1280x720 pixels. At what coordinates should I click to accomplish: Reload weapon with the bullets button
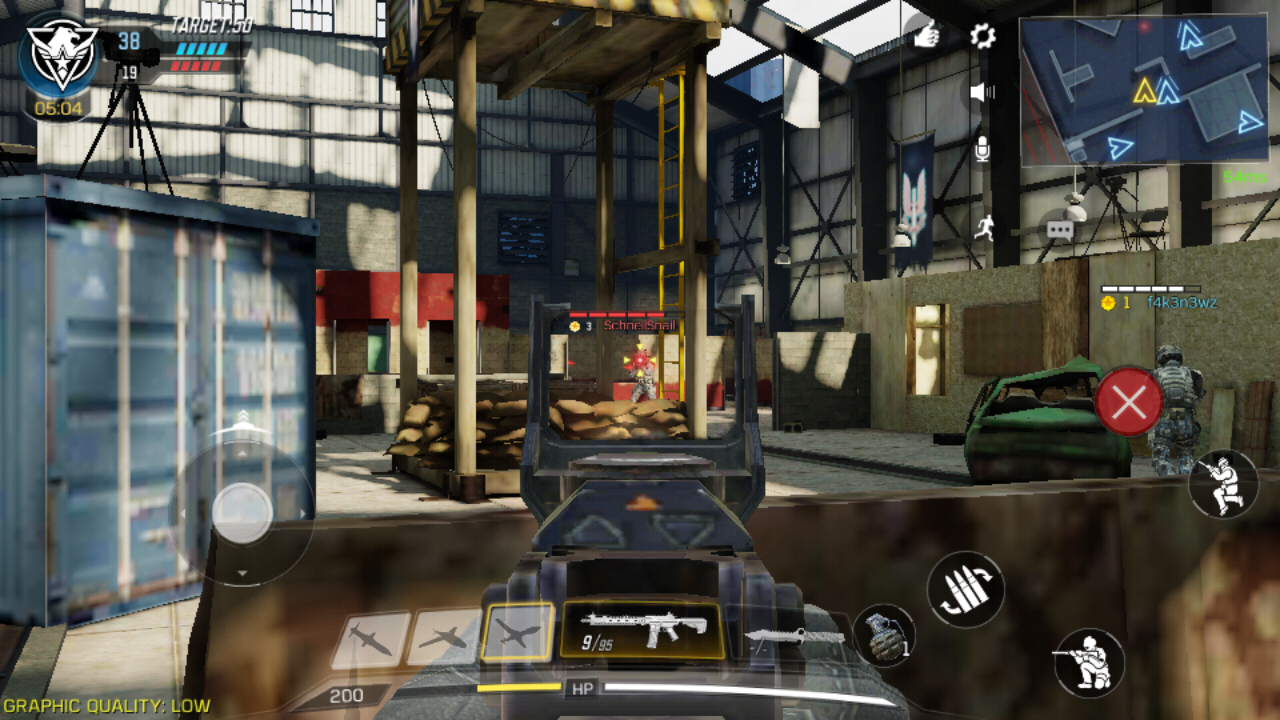click(965, 590)
